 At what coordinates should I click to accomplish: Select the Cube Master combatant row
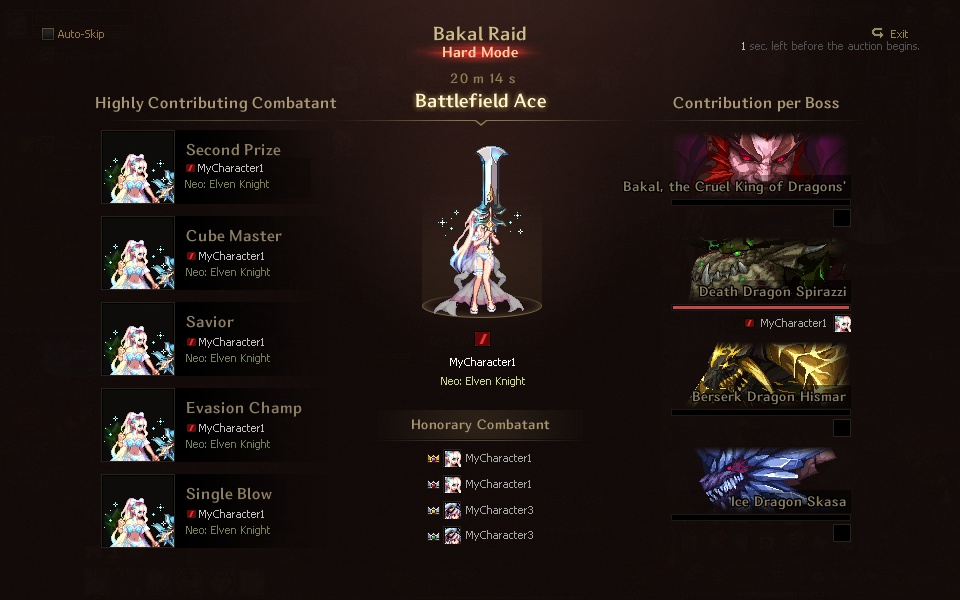point(205,252)
